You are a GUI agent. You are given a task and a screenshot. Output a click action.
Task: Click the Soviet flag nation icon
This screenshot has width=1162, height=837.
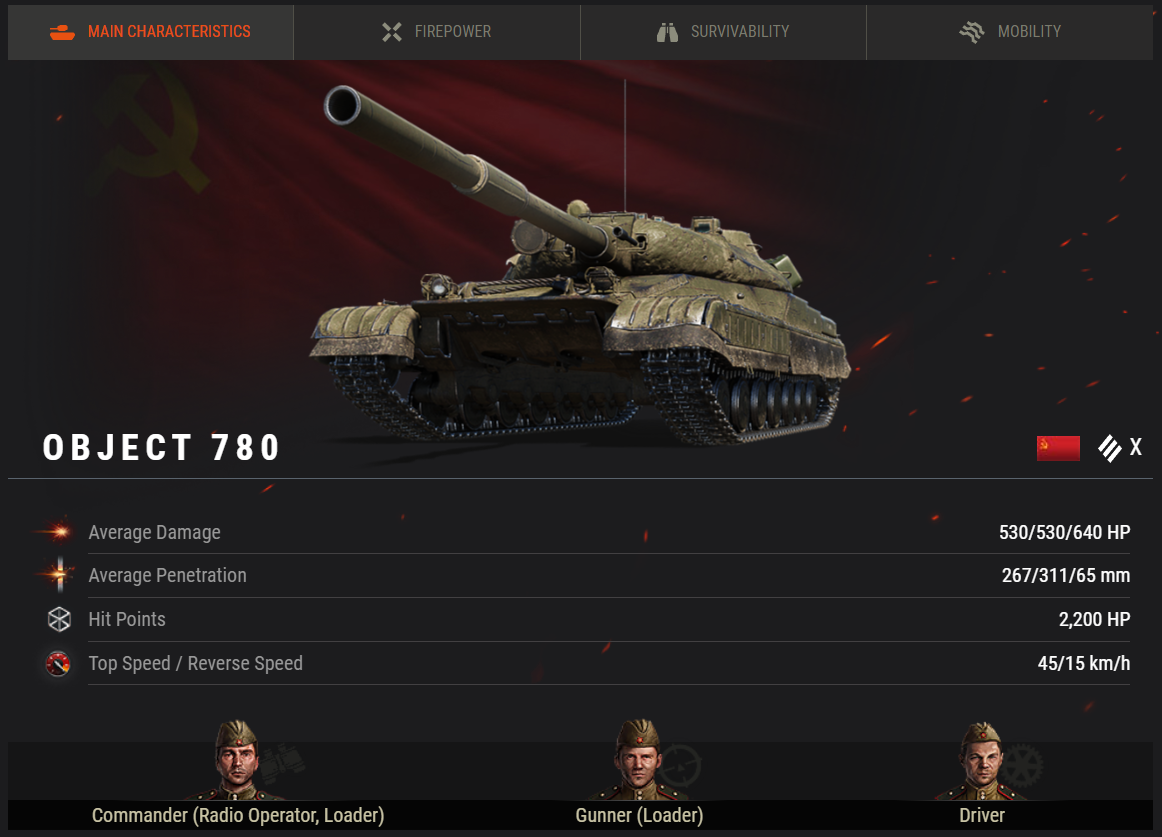(1058, 448)
